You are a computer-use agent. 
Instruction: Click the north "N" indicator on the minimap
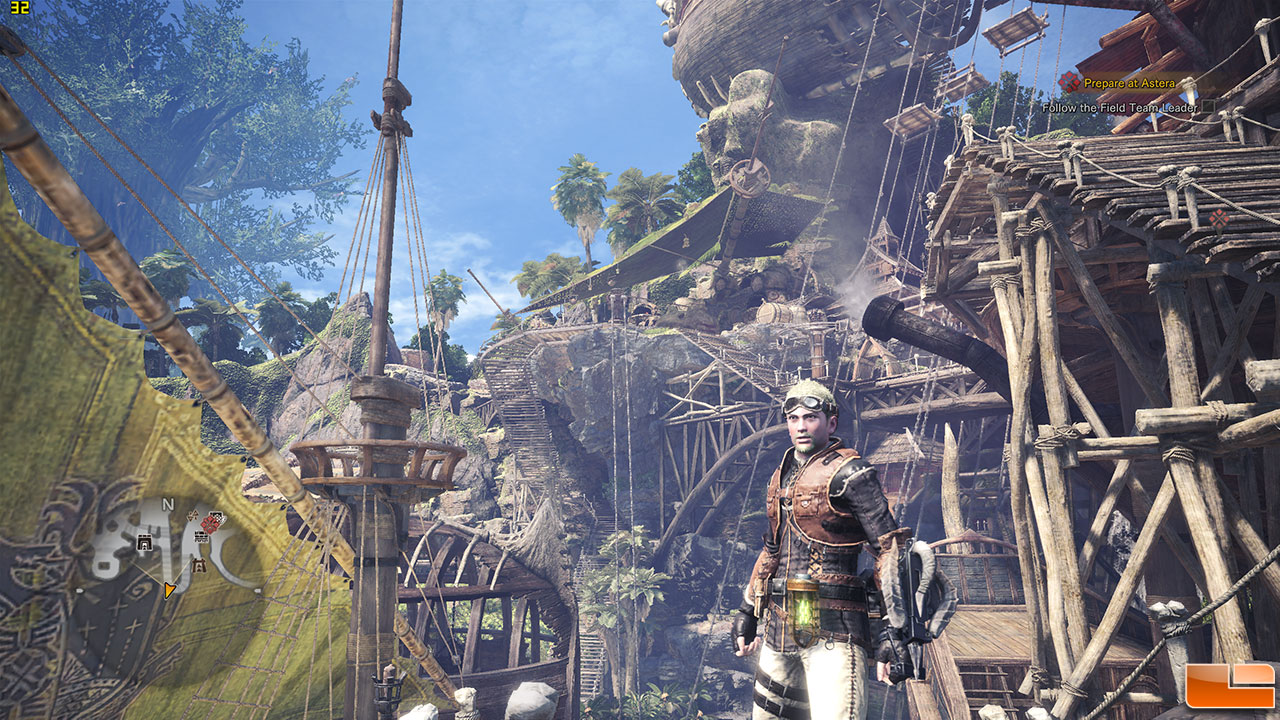[168, 504]
